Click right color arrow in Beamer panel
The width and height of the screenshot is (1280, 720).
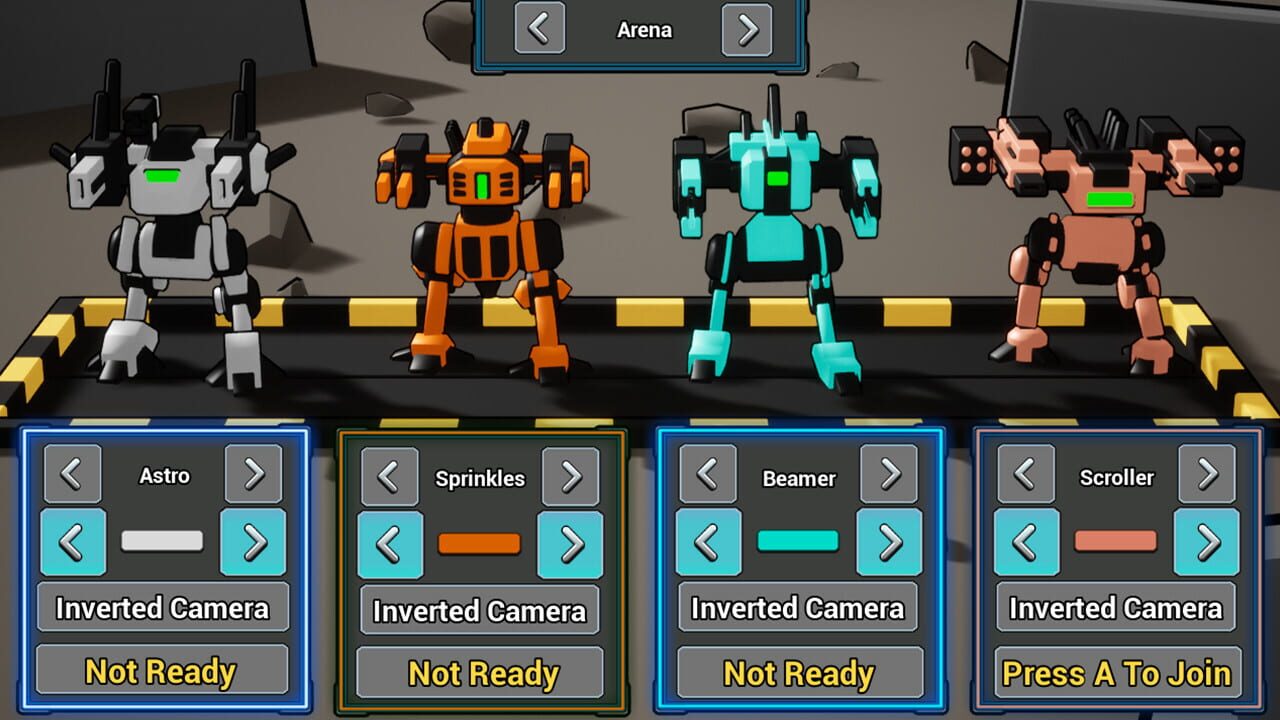click(x=889, y=544)
